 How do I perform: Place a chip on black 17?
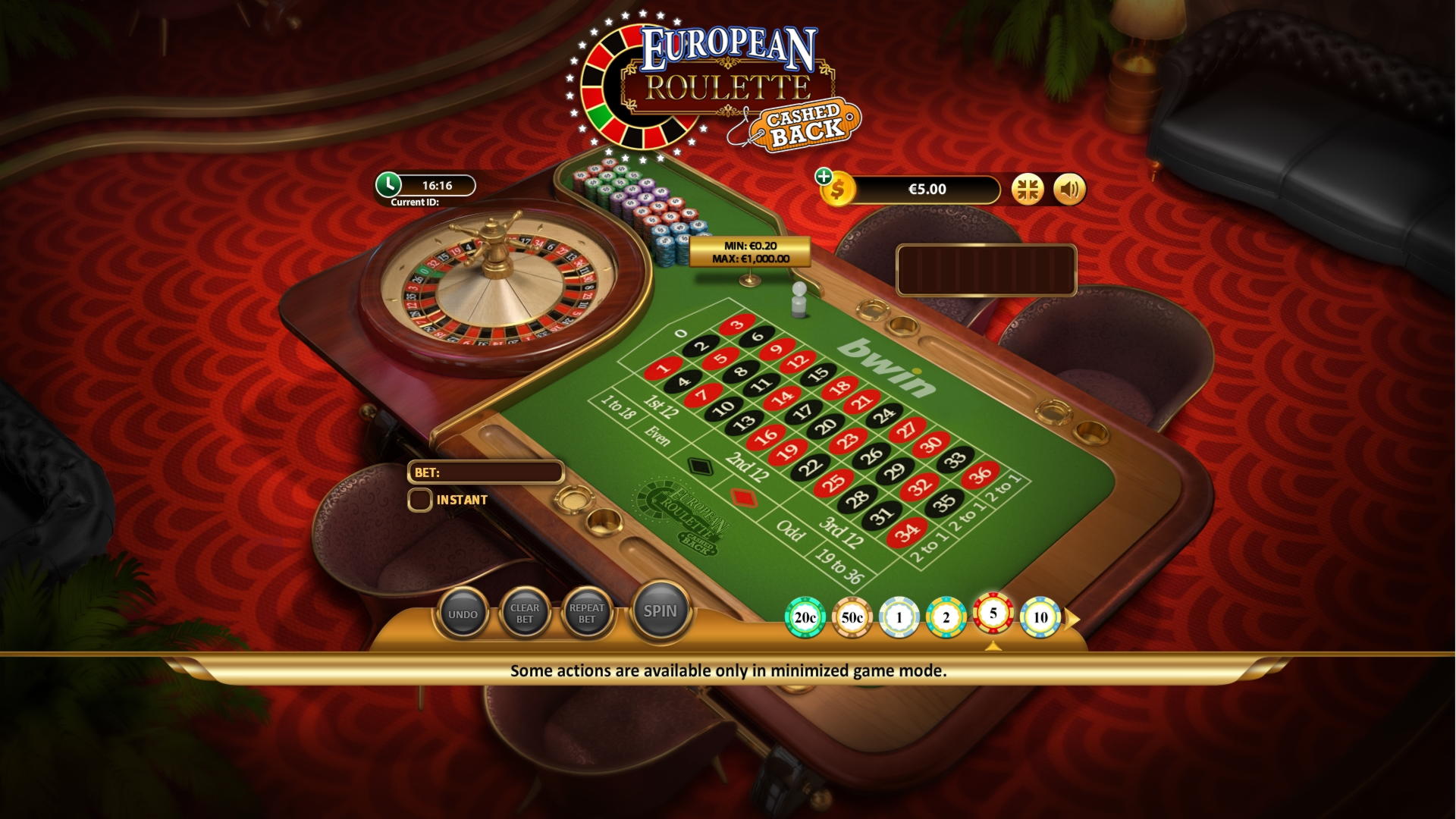point(802,412)
